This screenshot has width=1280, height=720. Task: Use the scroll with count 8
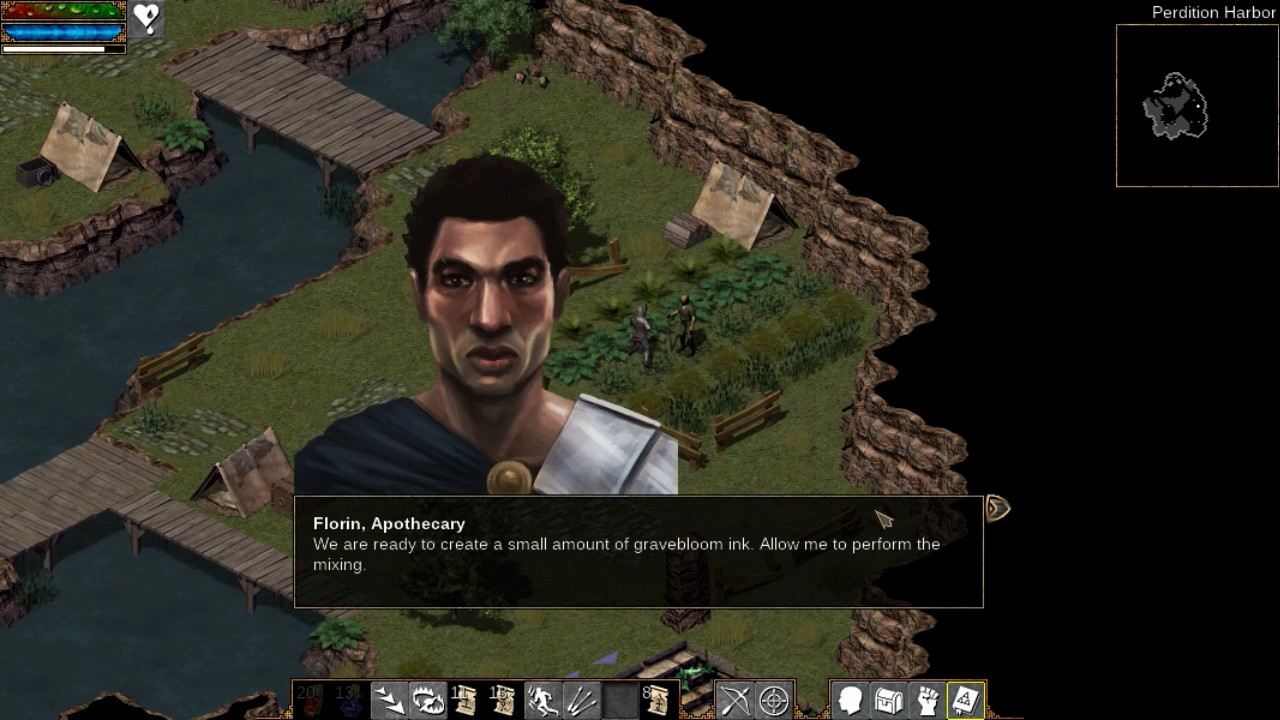[x=657, y=700]
